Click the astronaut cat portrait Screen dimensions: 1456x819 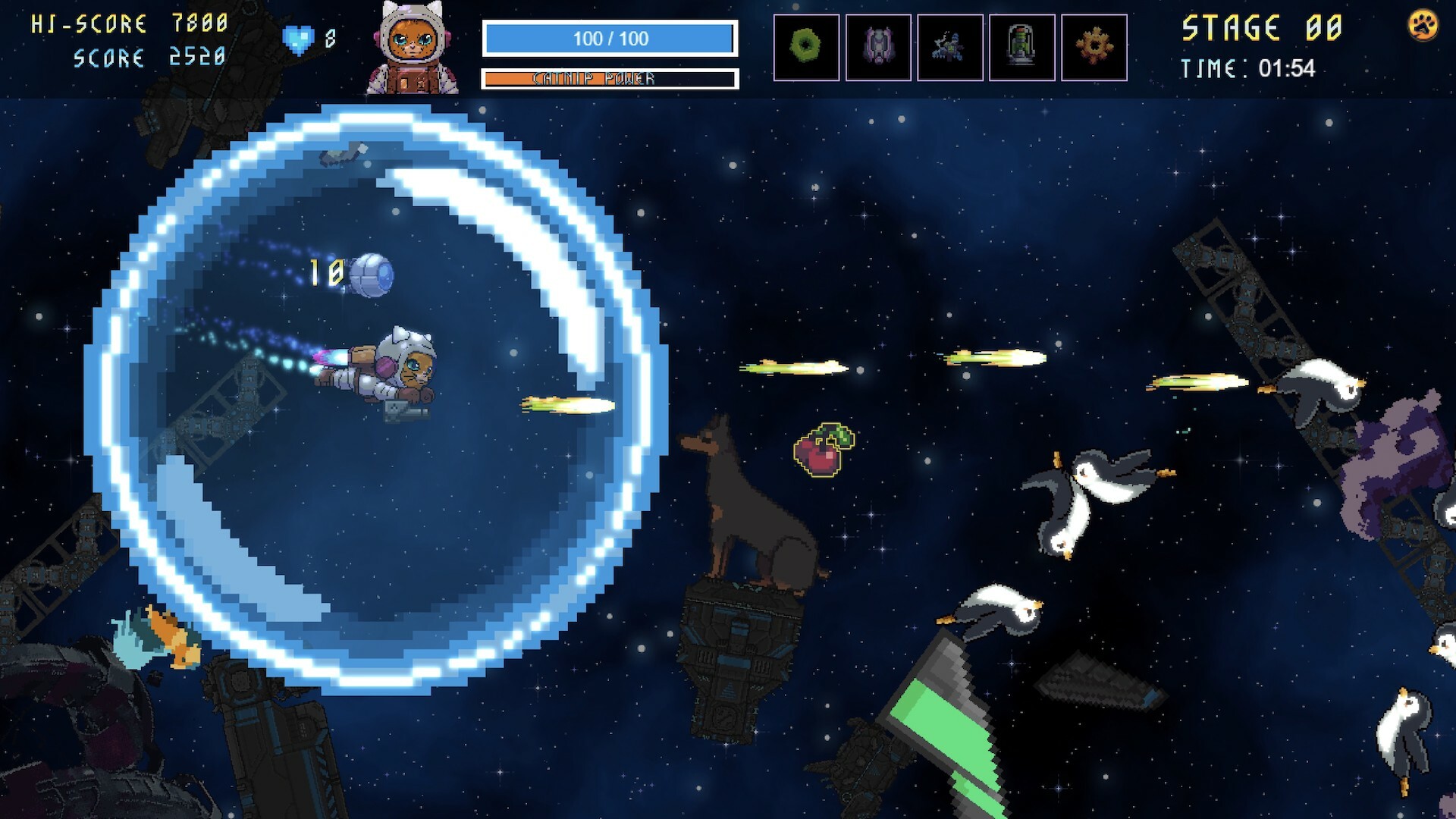tap(412, 49)
